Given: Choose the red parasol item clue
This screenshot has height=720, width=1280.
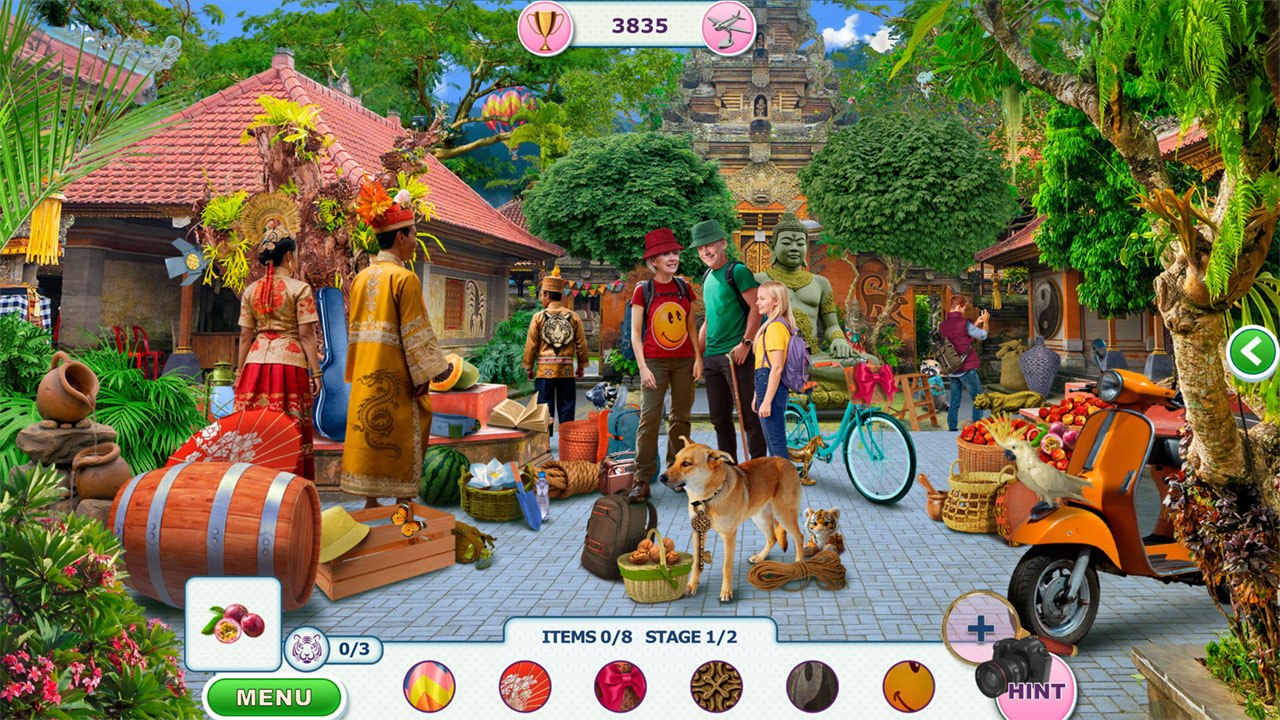Looking at the screenshot, I should coord(525,686).
